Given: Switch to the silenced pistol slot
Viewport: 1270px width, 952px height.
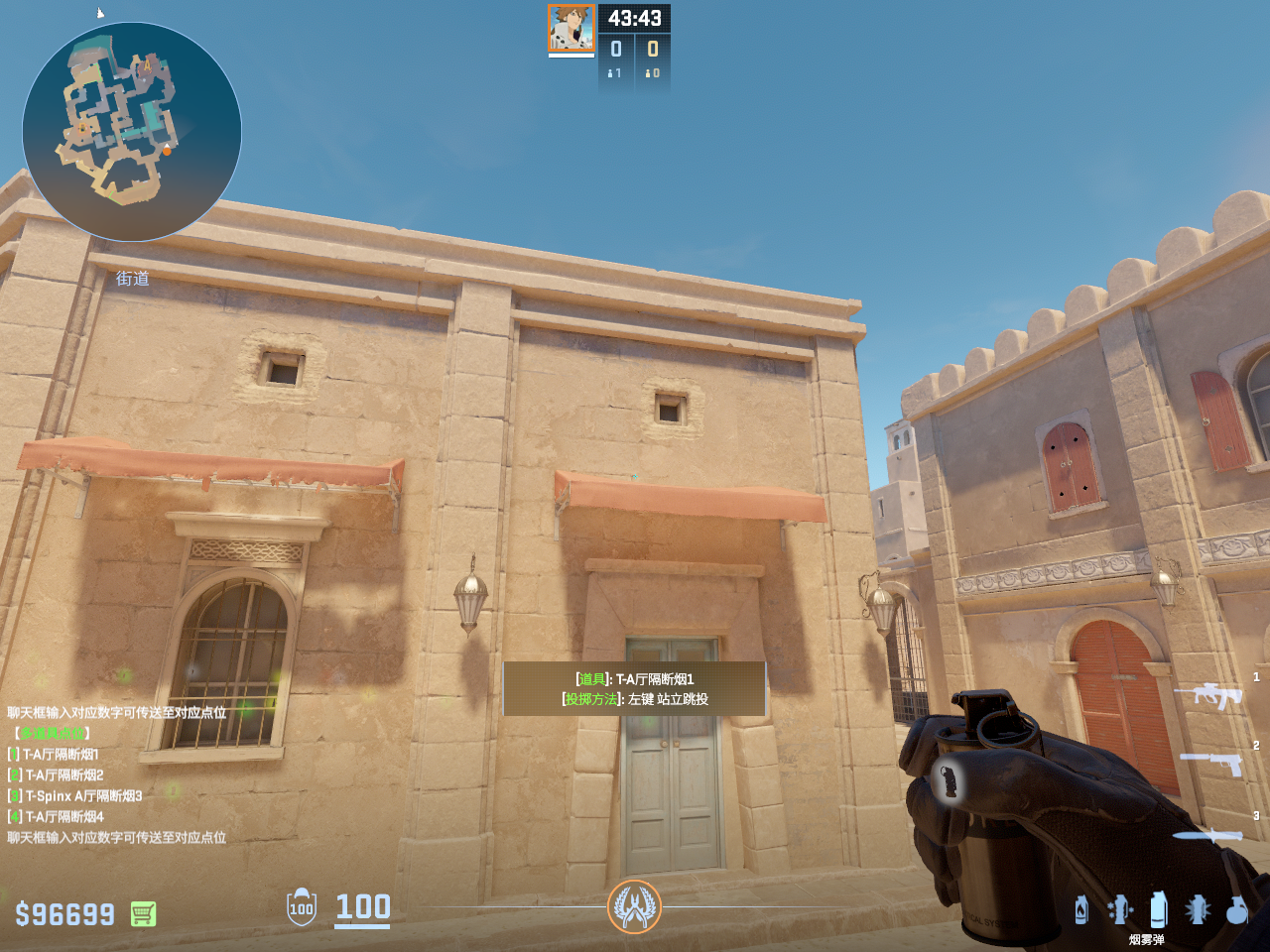Looking at the screenshot, I should (1211, 762).
